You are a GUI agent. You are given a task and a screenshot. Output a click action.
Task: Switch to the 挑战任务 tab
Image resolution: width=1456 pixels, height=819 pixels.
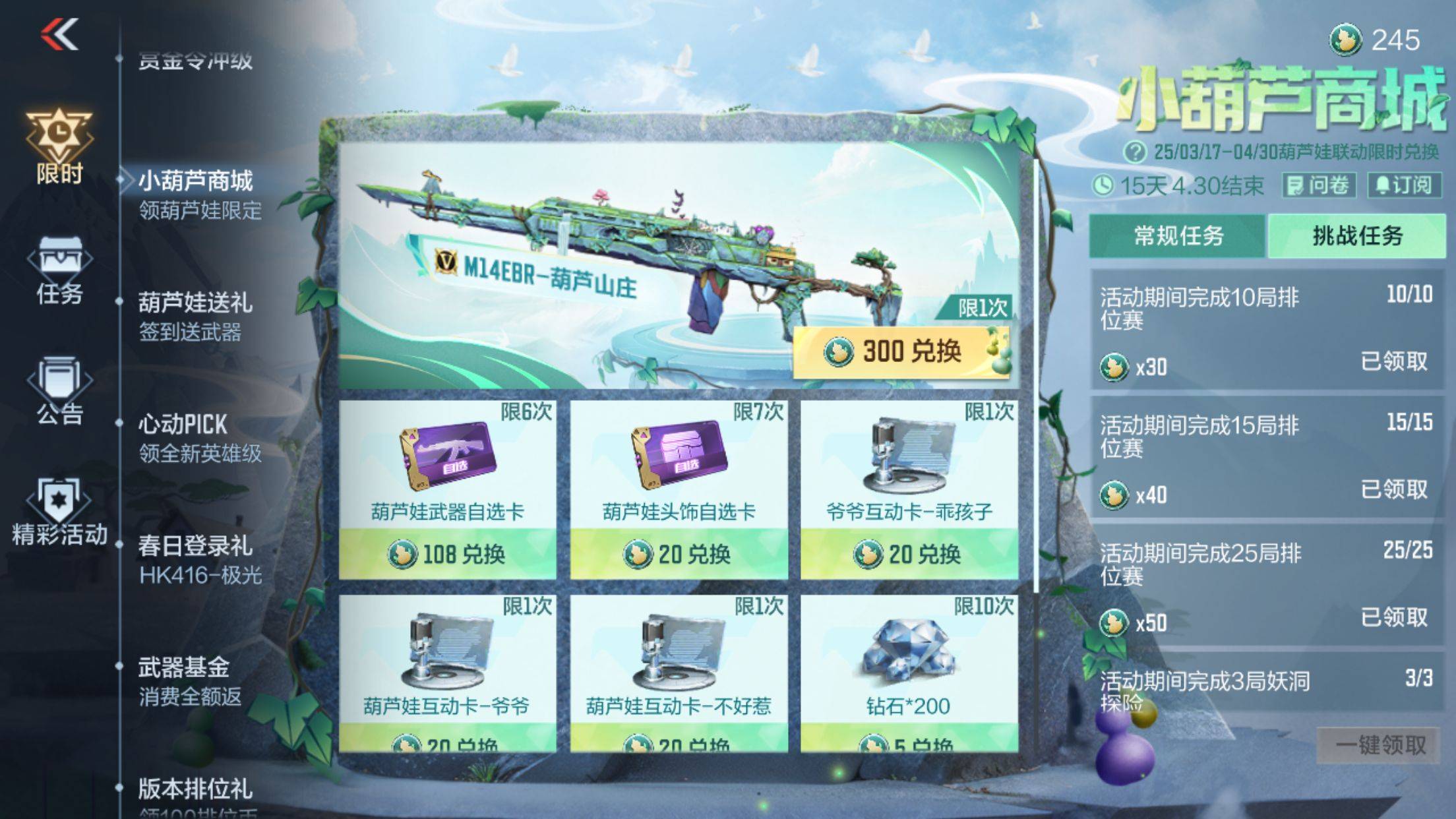1357,235
